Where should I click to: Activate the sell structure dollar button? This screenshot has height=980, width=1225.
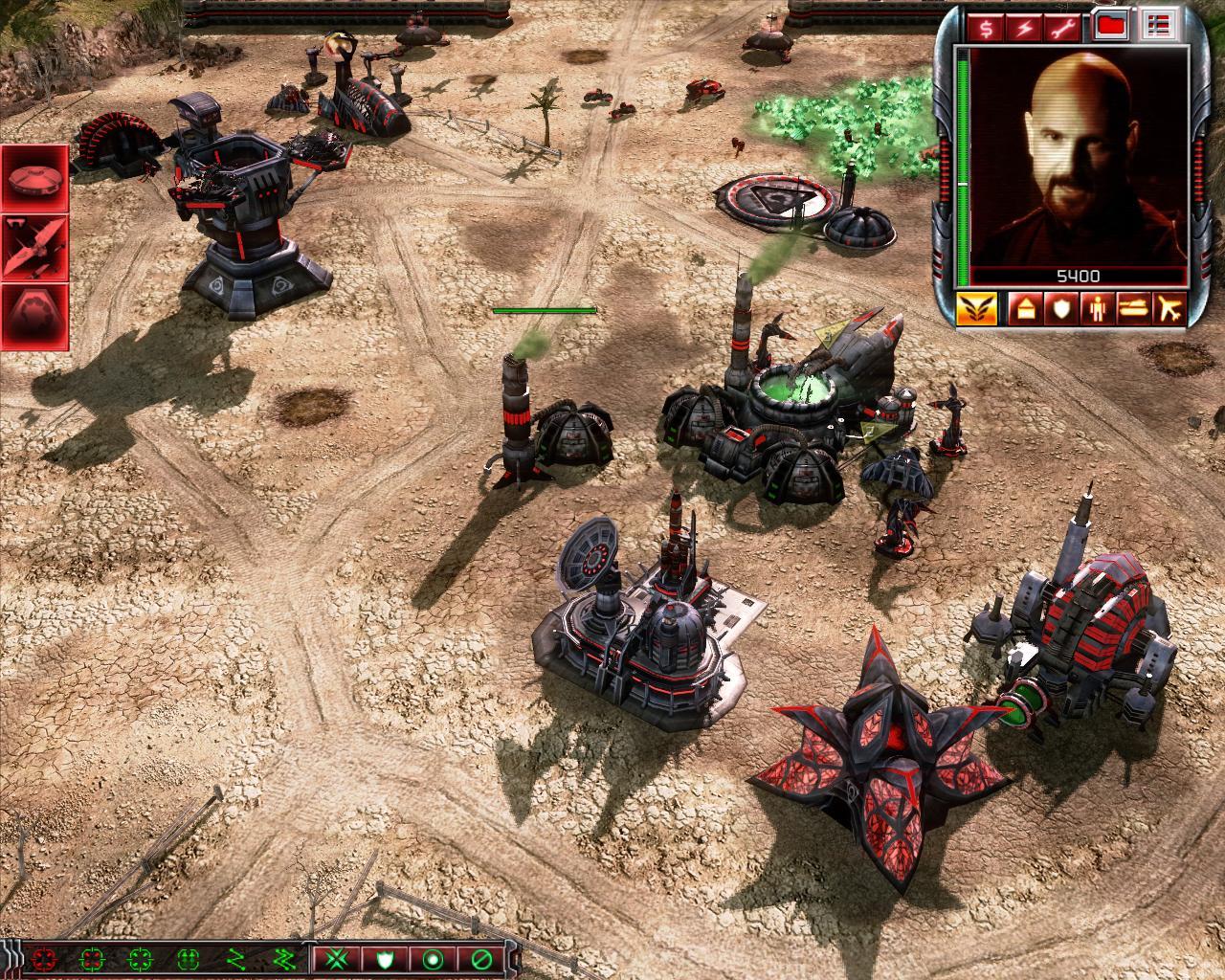(986, 28)
